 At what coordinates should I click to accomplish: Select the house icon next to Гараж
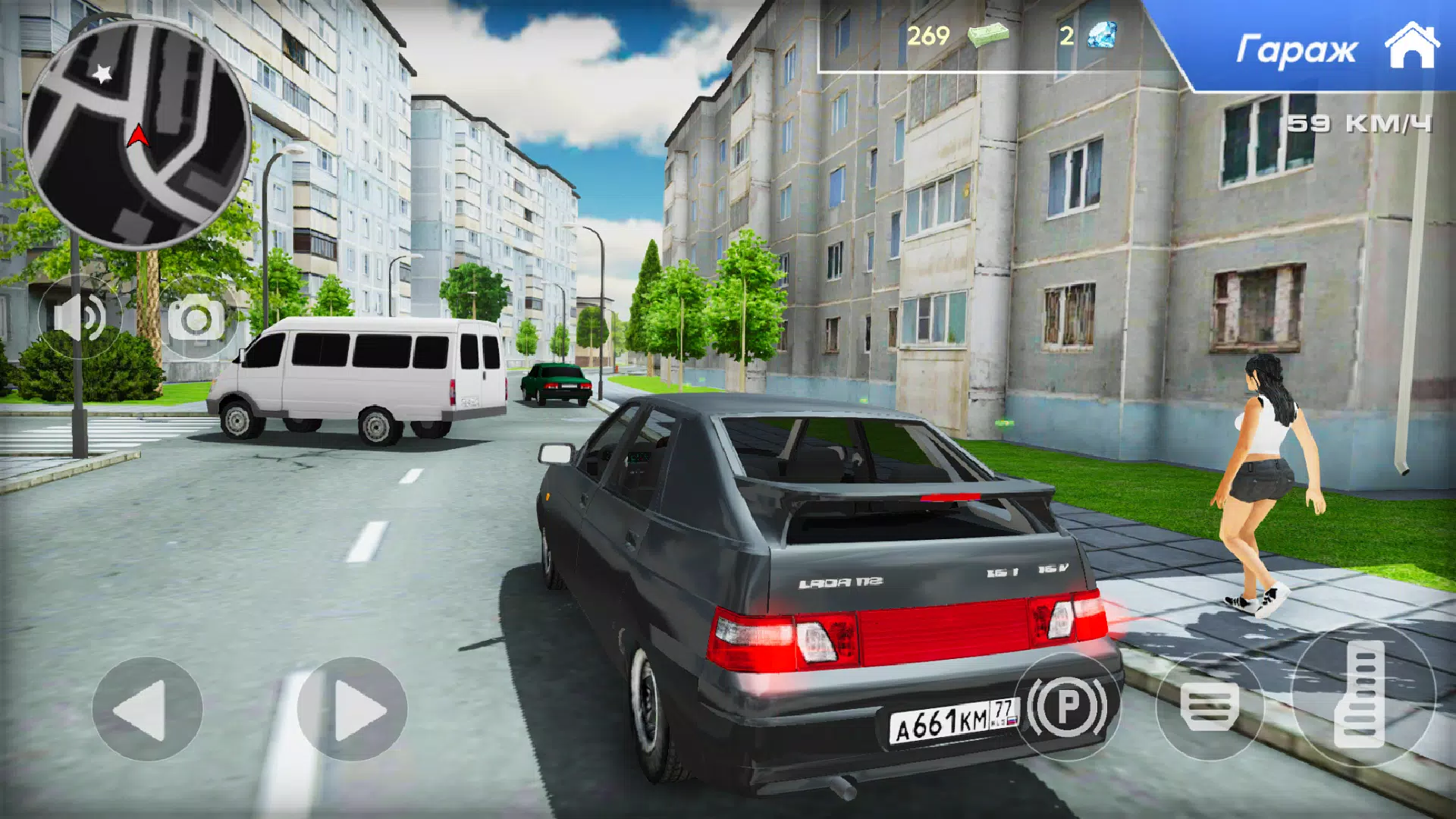point(1412,47)
